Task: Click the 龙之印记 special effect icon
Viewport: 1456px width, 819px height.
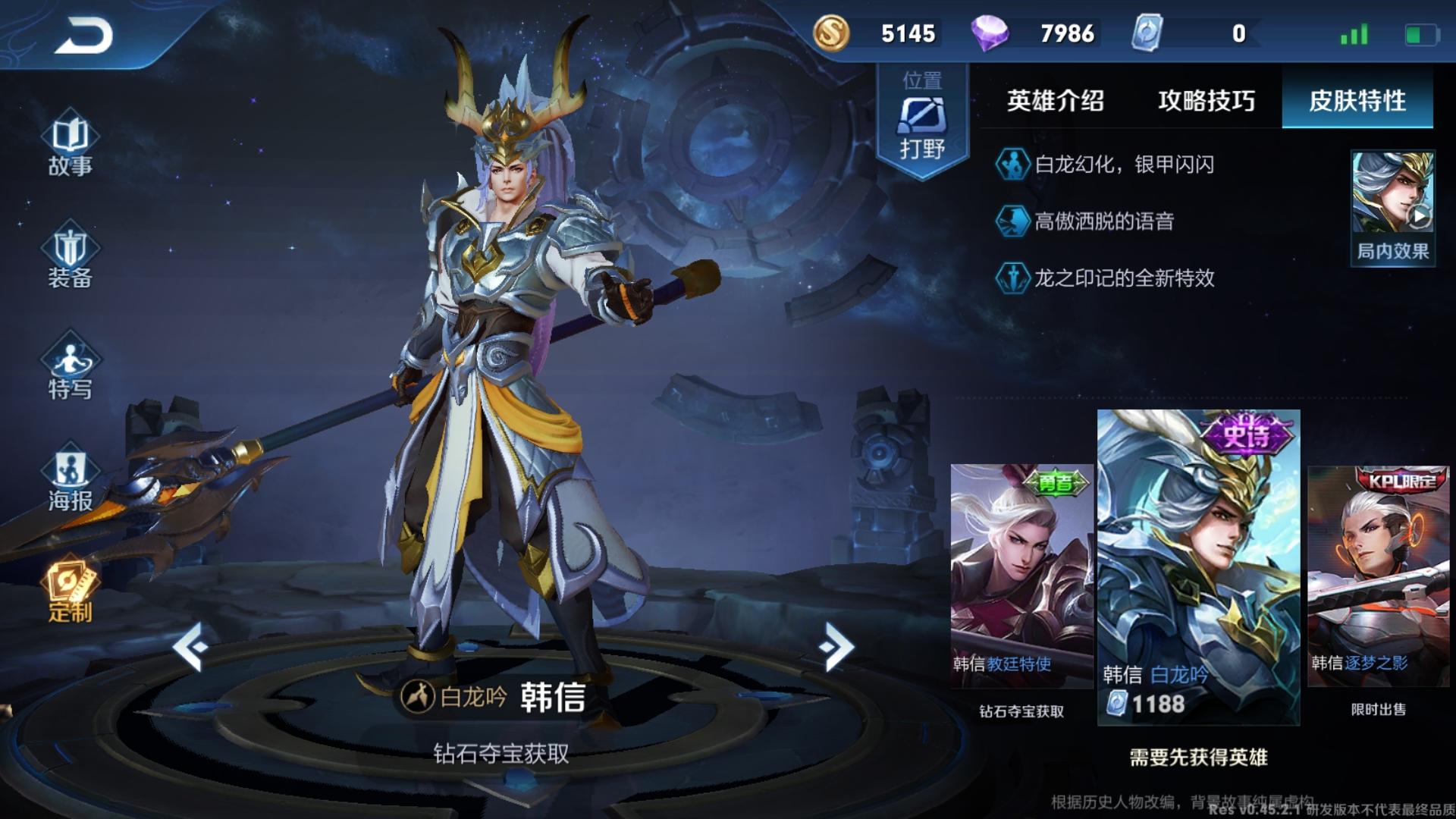Action: pyautogui.click(x=1013, y=279)
